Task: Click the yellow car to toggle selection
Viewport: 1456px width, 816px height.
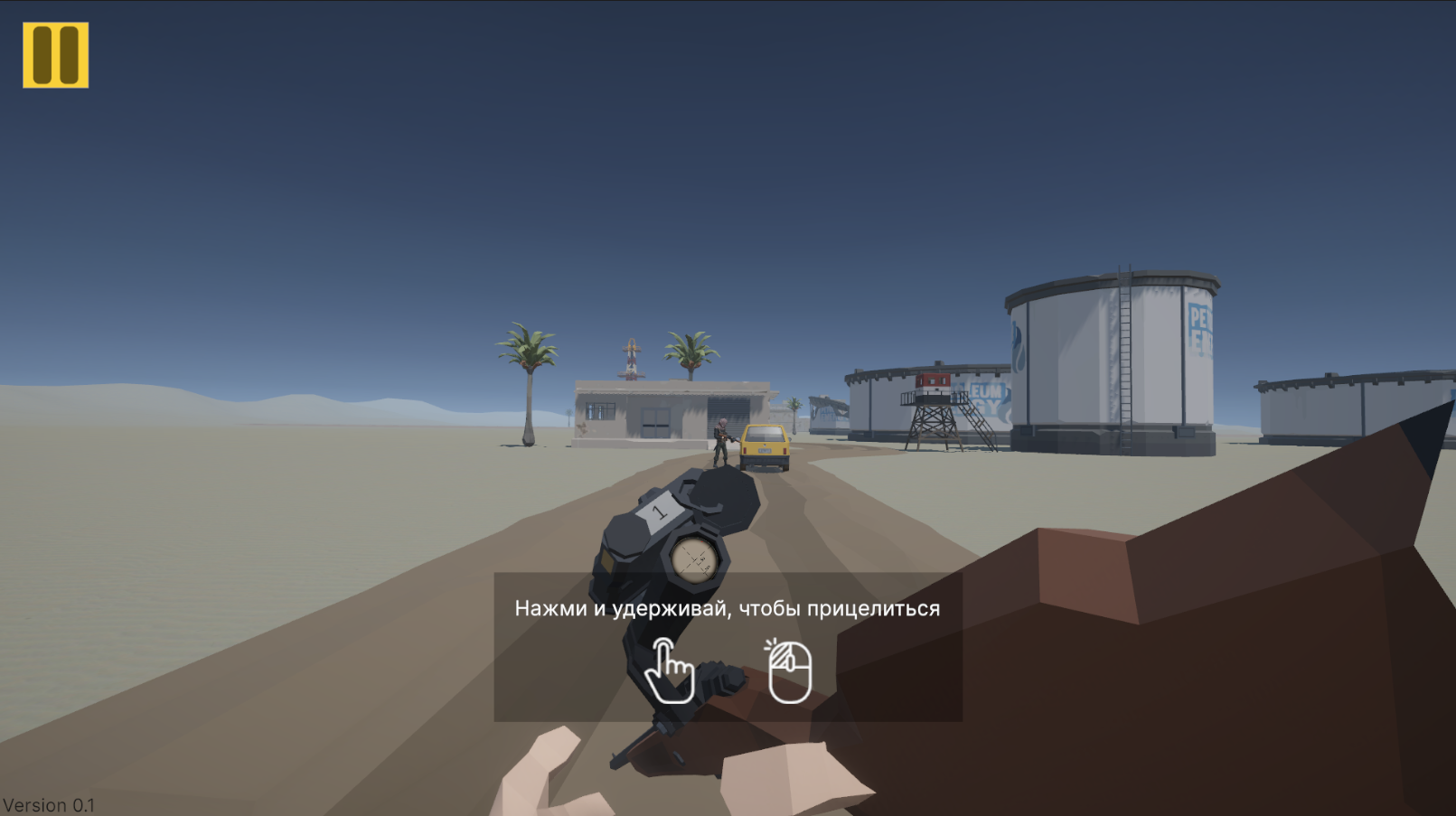Action: [765, 446]
